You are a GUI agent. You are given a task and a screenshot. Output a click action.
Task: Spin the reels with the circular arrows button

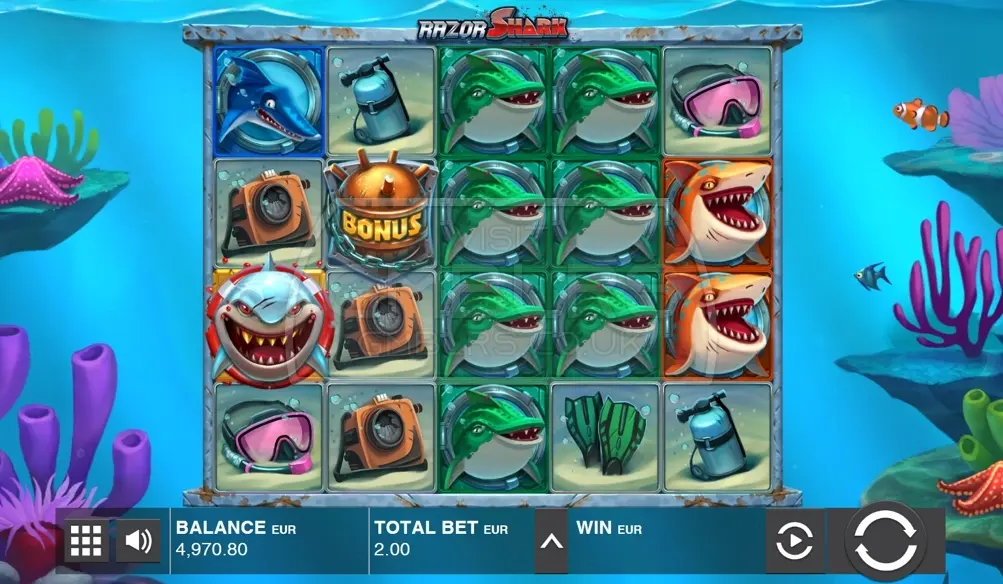885,541
